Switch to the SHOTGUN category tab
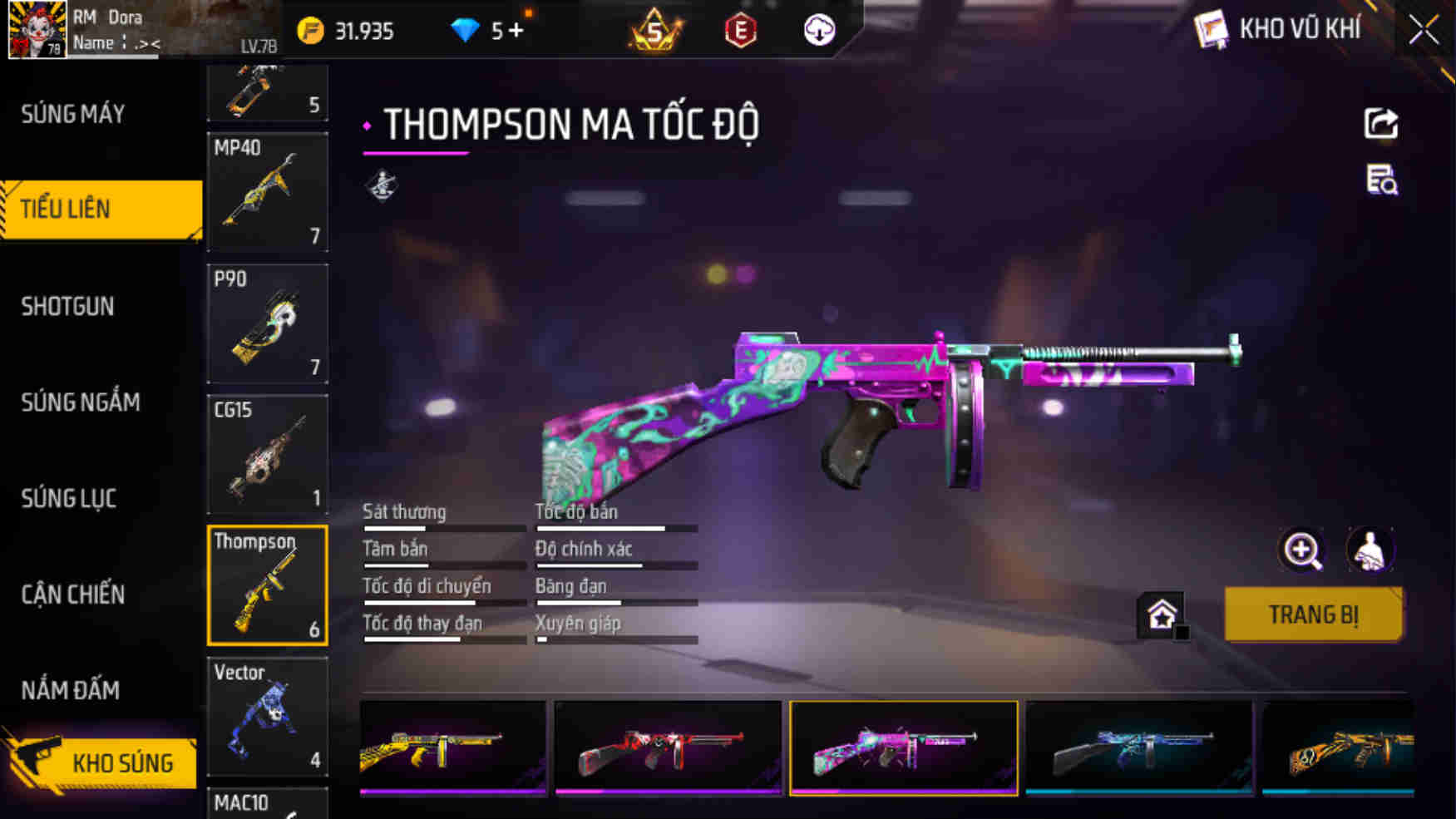This screenshot has width=1456, height=819. click(68, 306)
